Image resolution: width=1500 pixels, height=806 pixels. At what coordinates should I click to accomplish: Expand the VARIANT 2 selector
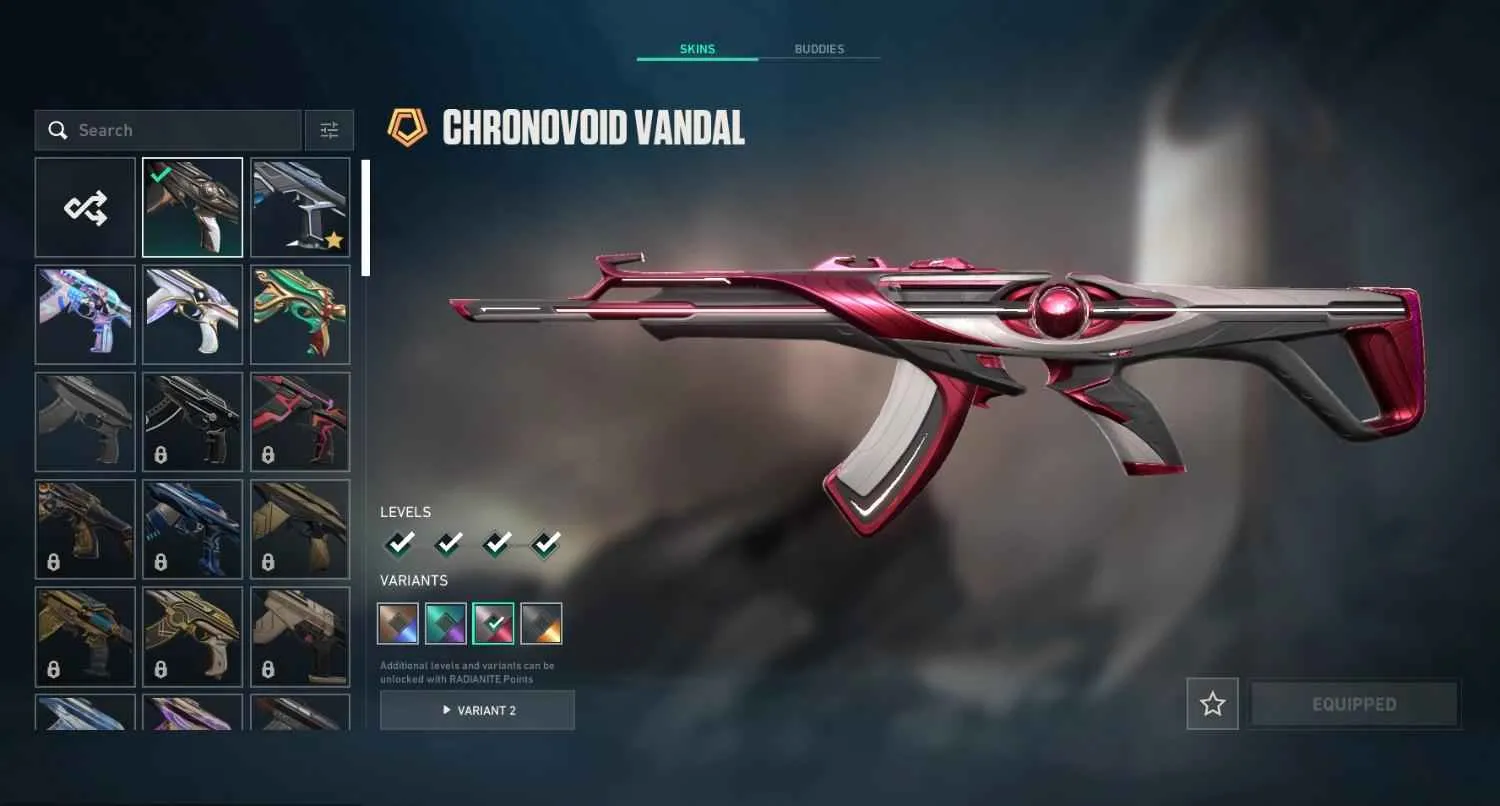477,710
